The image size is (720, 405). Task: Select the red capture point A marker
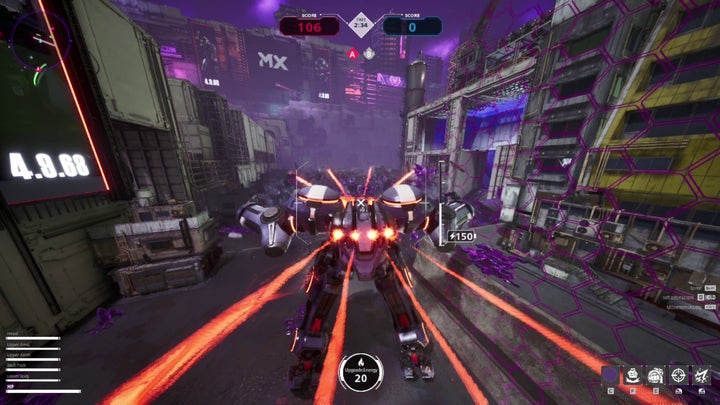(353, 53)
